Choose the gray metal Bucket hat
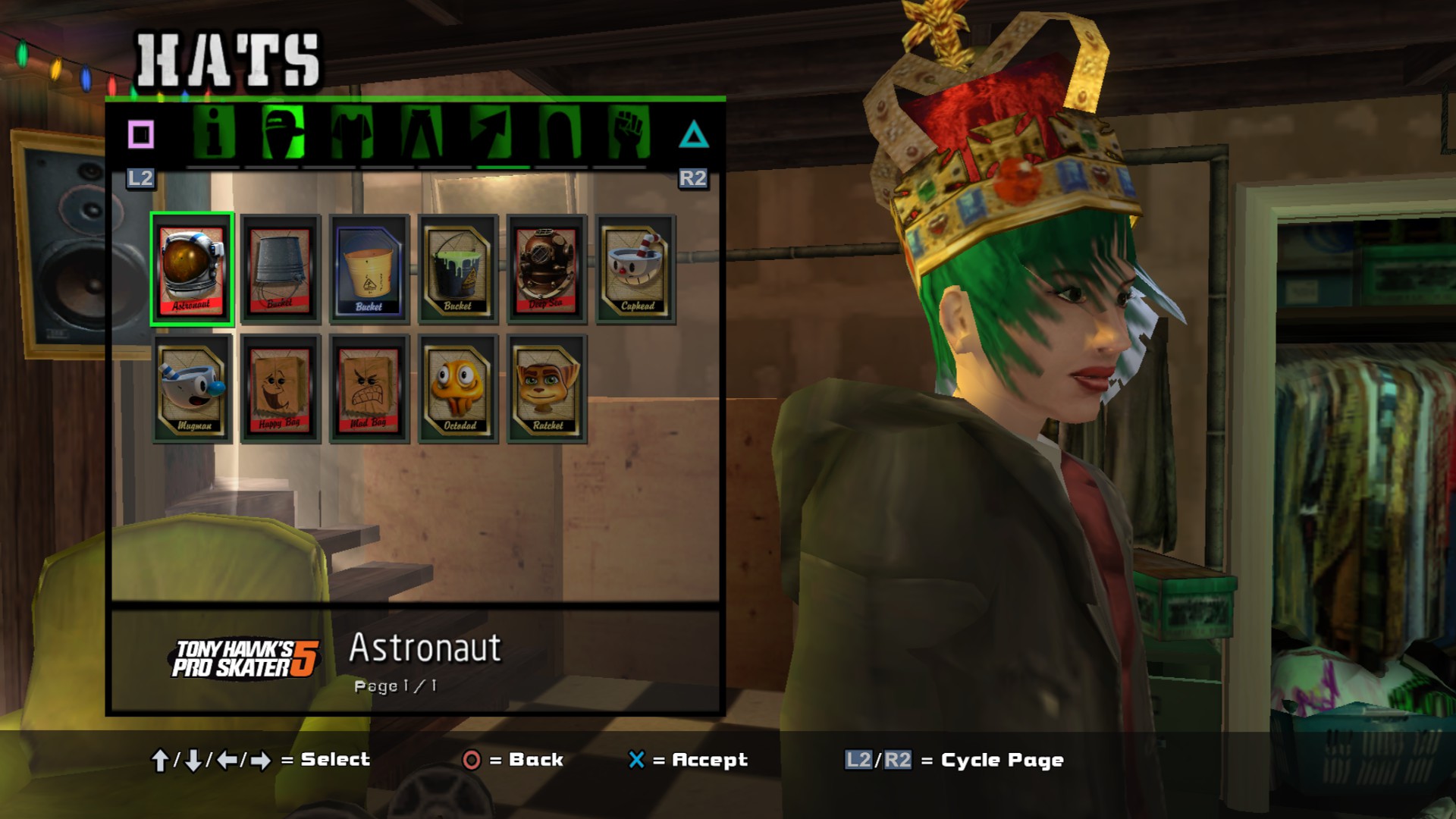This screenshot has width=1456, height=819. point(281,269)
